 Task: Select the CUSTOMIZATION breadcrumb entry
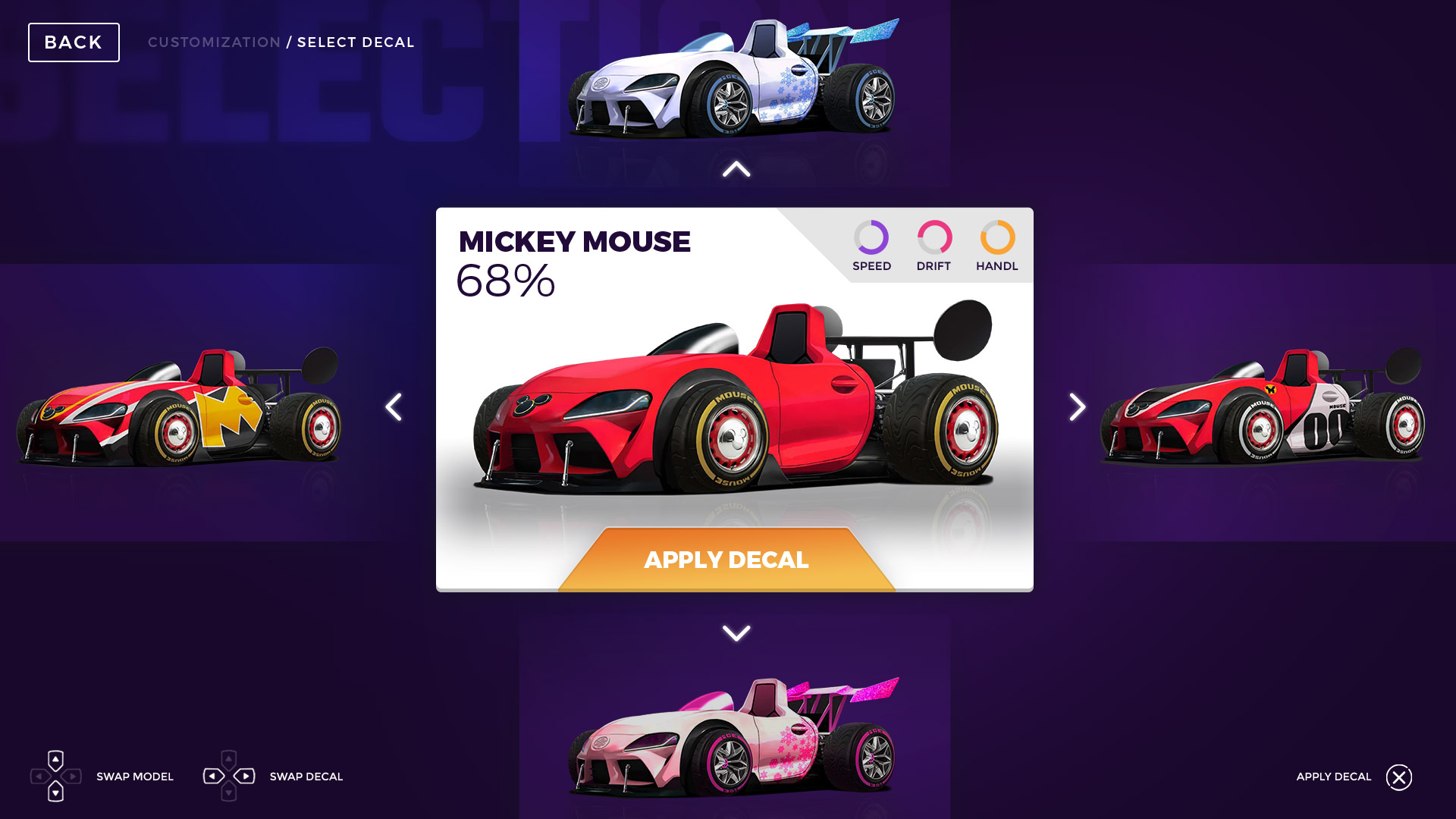pyautogui.click(x=214, y=42)
